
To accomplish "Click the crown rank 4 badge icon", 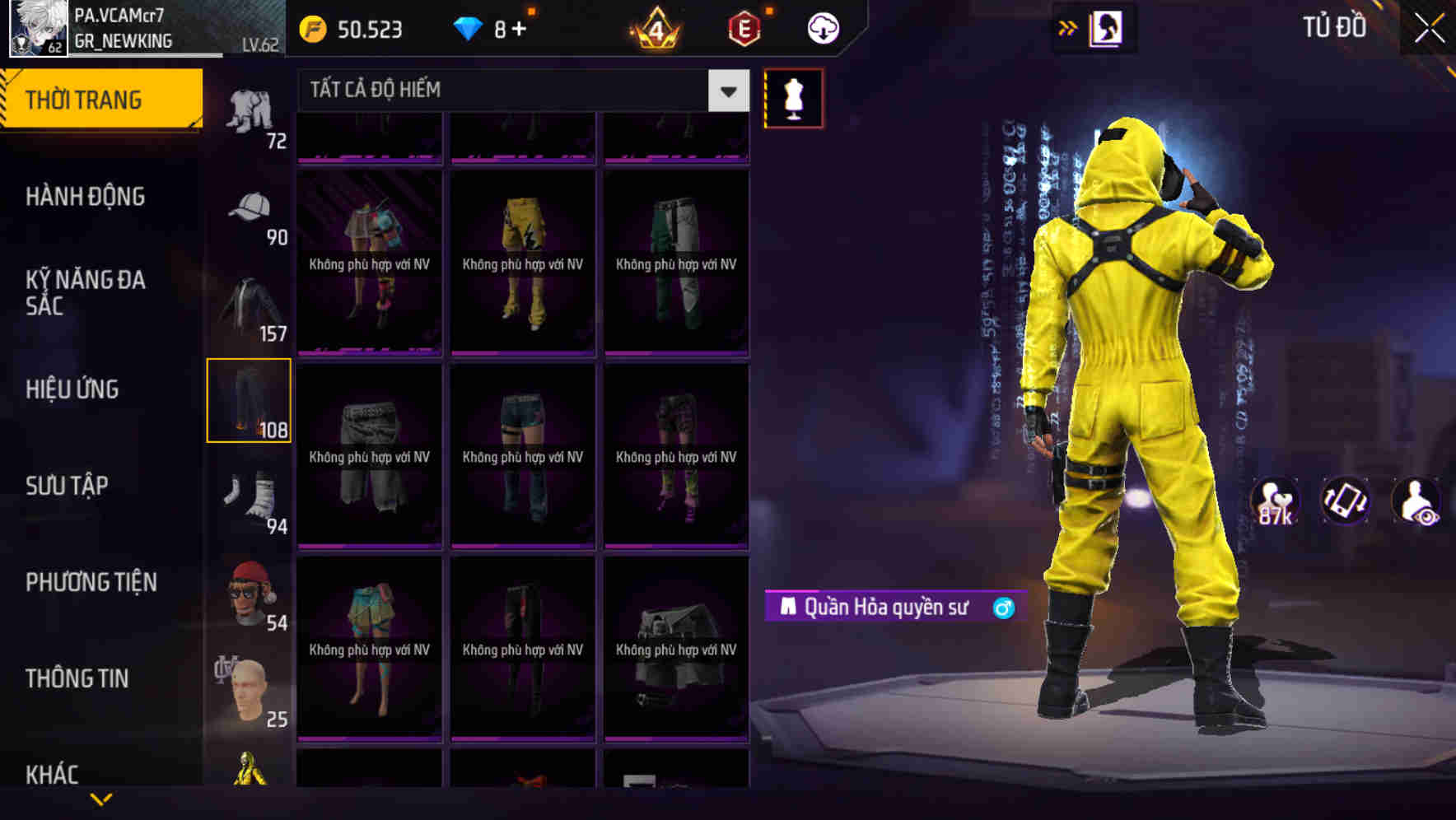I will 655,28.
